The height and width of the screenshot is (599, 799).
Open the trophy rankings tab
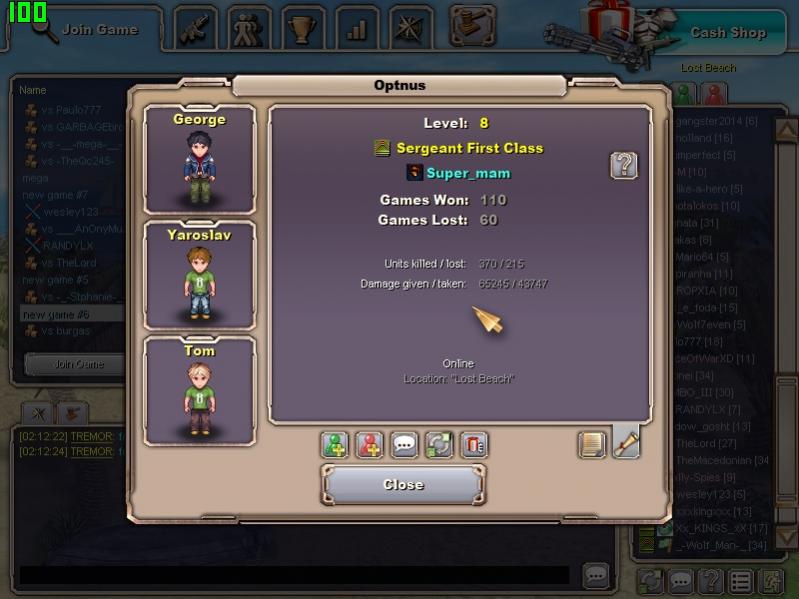pos(301,29)
